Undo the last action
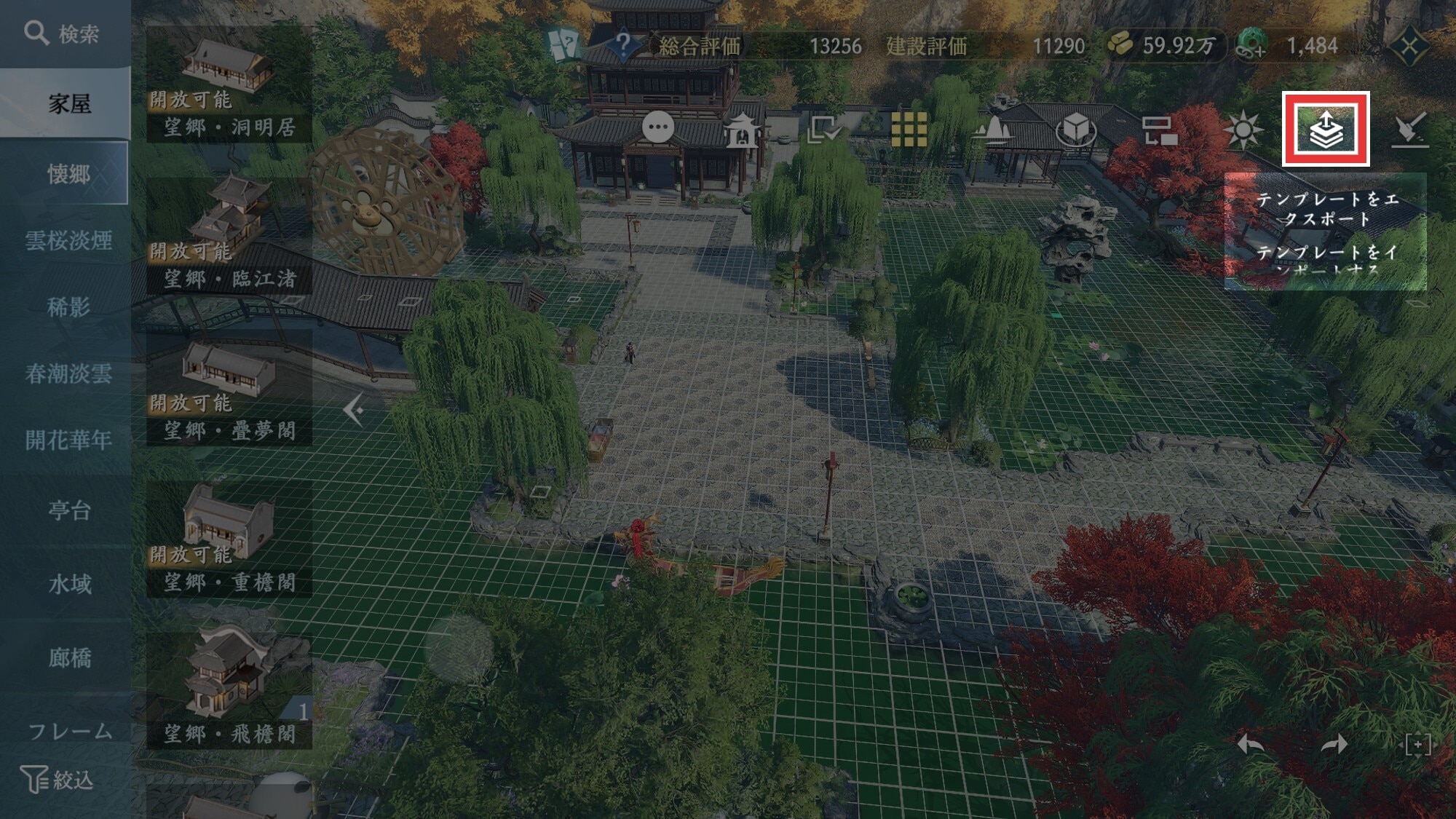 [x=1251, y=745]
